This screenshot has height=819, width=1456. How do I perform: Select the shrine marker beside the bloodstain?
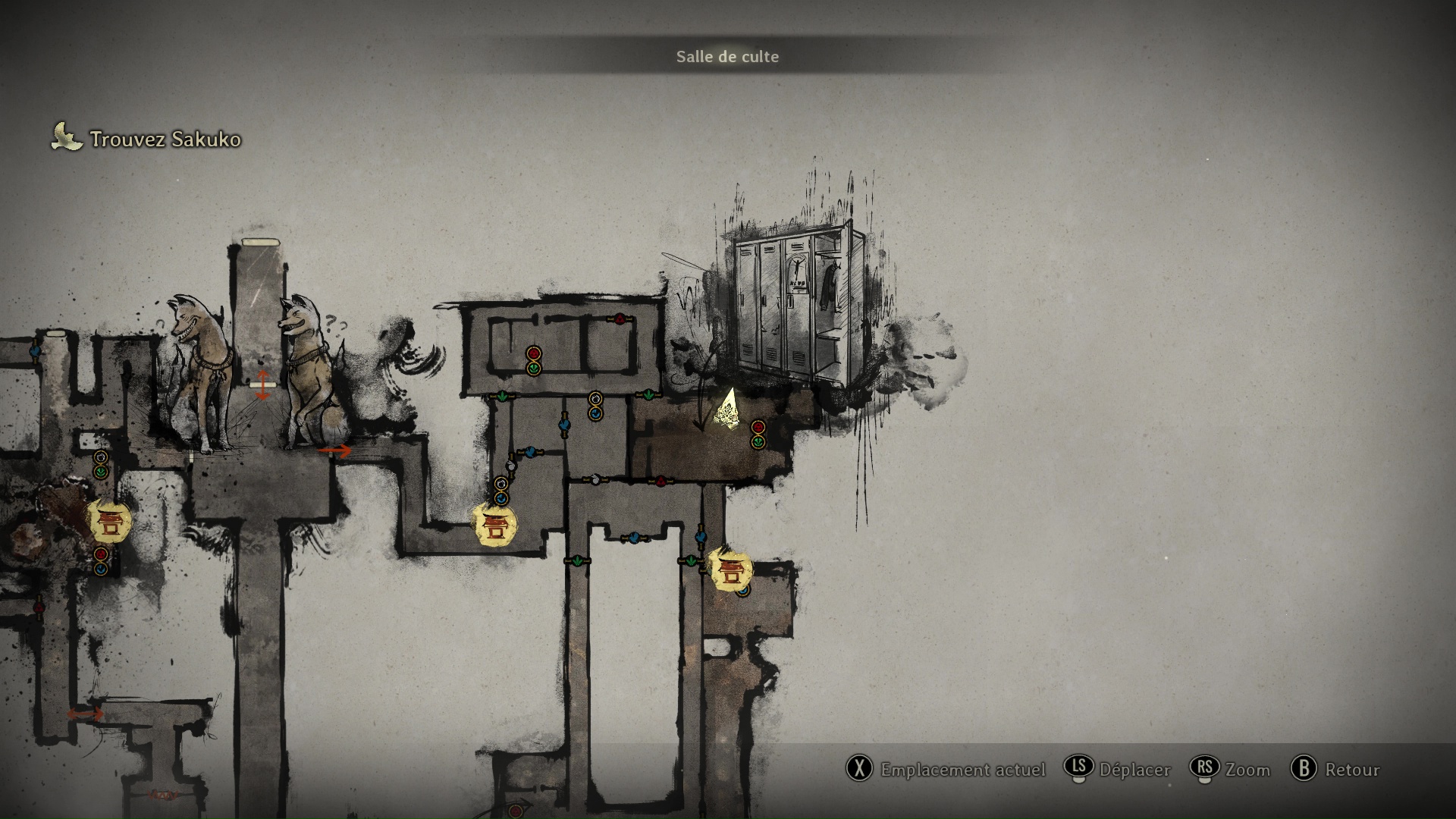coord(109,521)
